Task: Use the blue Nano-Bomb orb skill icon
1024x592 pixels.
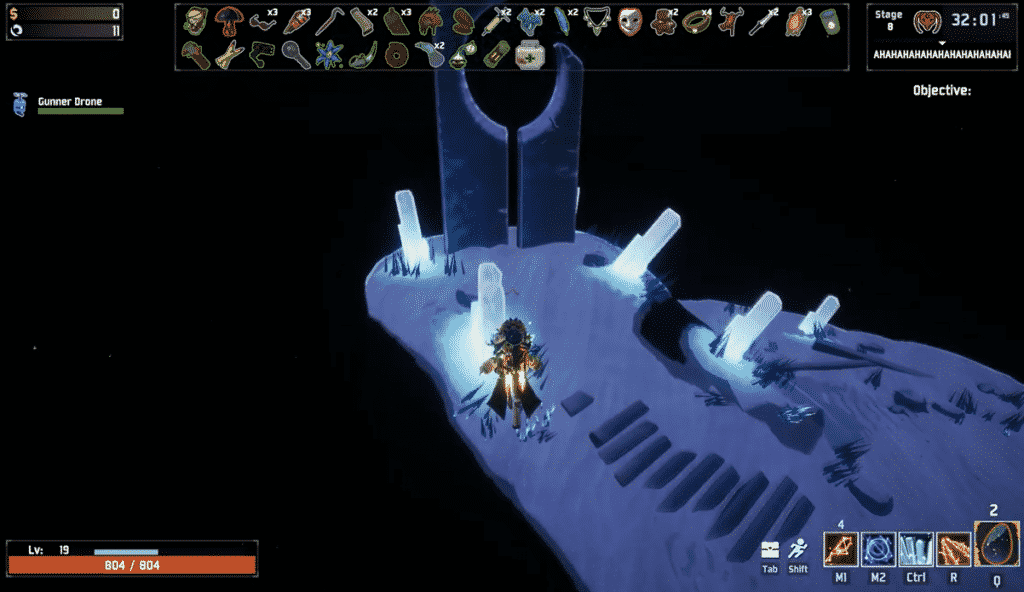Action: [x=879, y=549]
